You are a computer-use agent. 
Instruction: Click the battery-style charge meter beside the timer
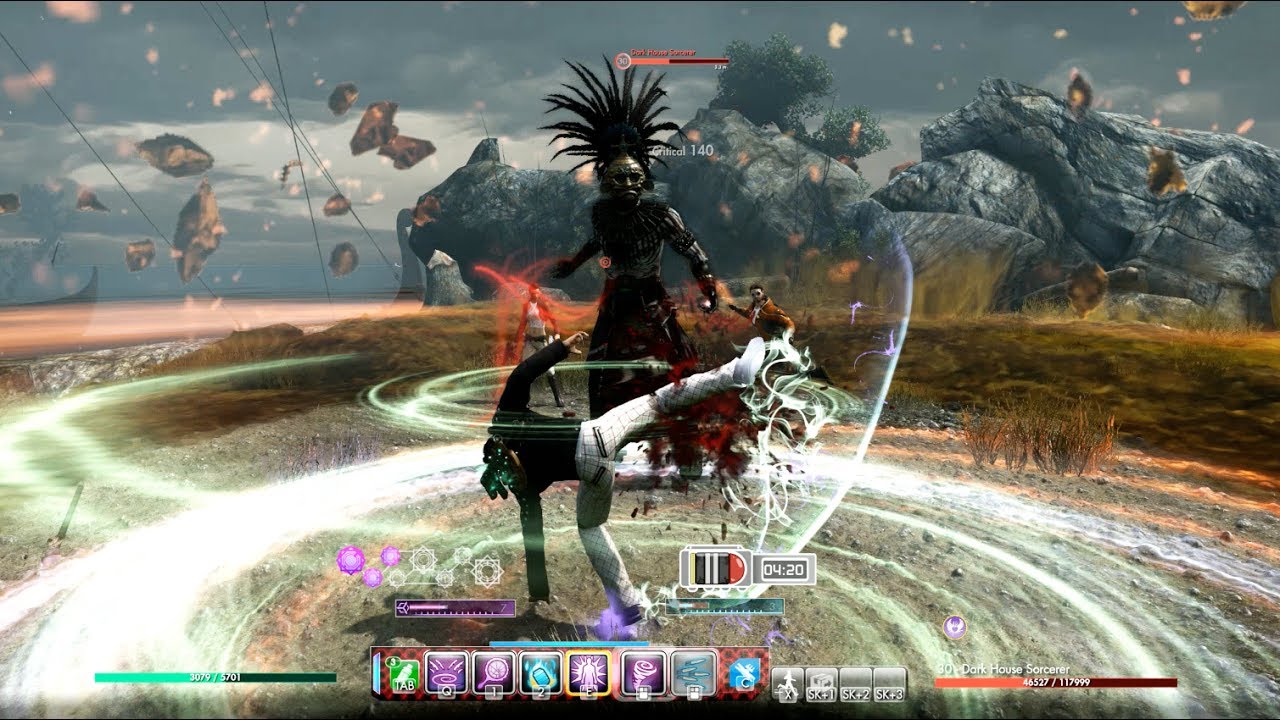[x=714, y=568]
